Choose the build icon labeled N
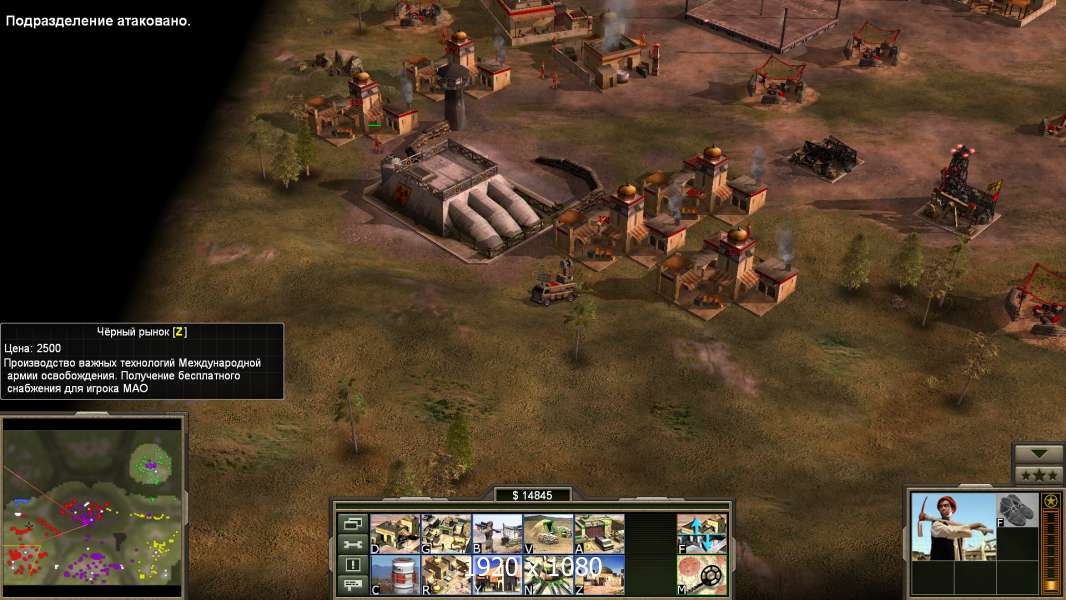Image resolution: width=1066 pixels, height=600 pixels. tap(548, 574)
